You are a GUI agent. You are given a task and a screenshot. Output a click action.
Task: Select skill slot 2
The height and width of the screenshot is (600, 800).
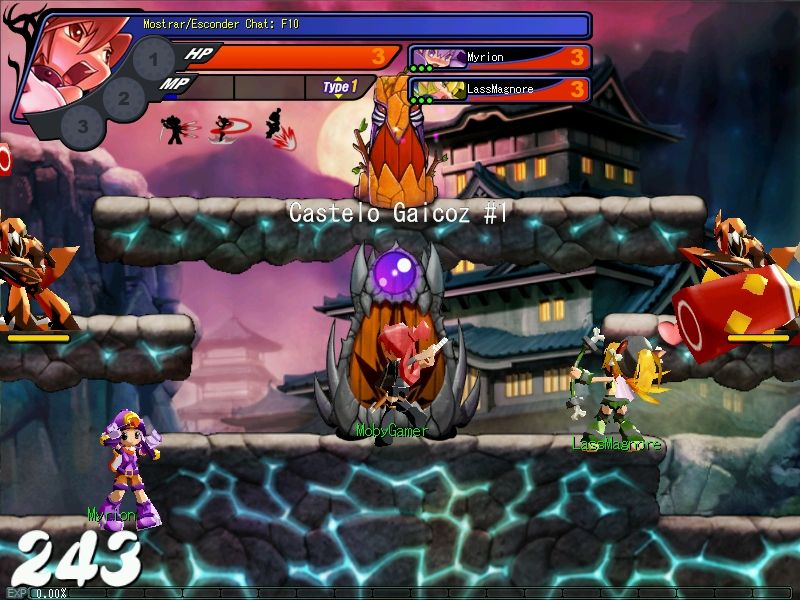(123, 98)
